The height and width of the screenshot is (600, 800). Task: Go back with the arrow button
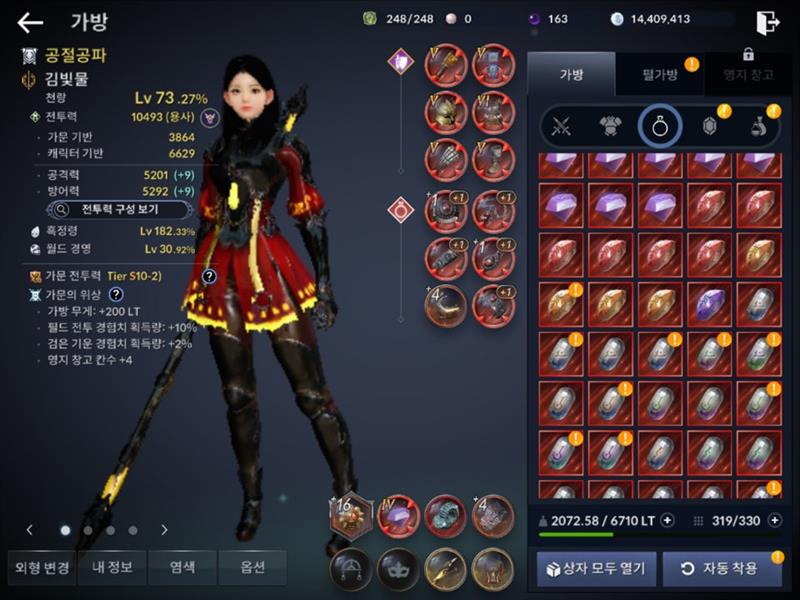30,23
